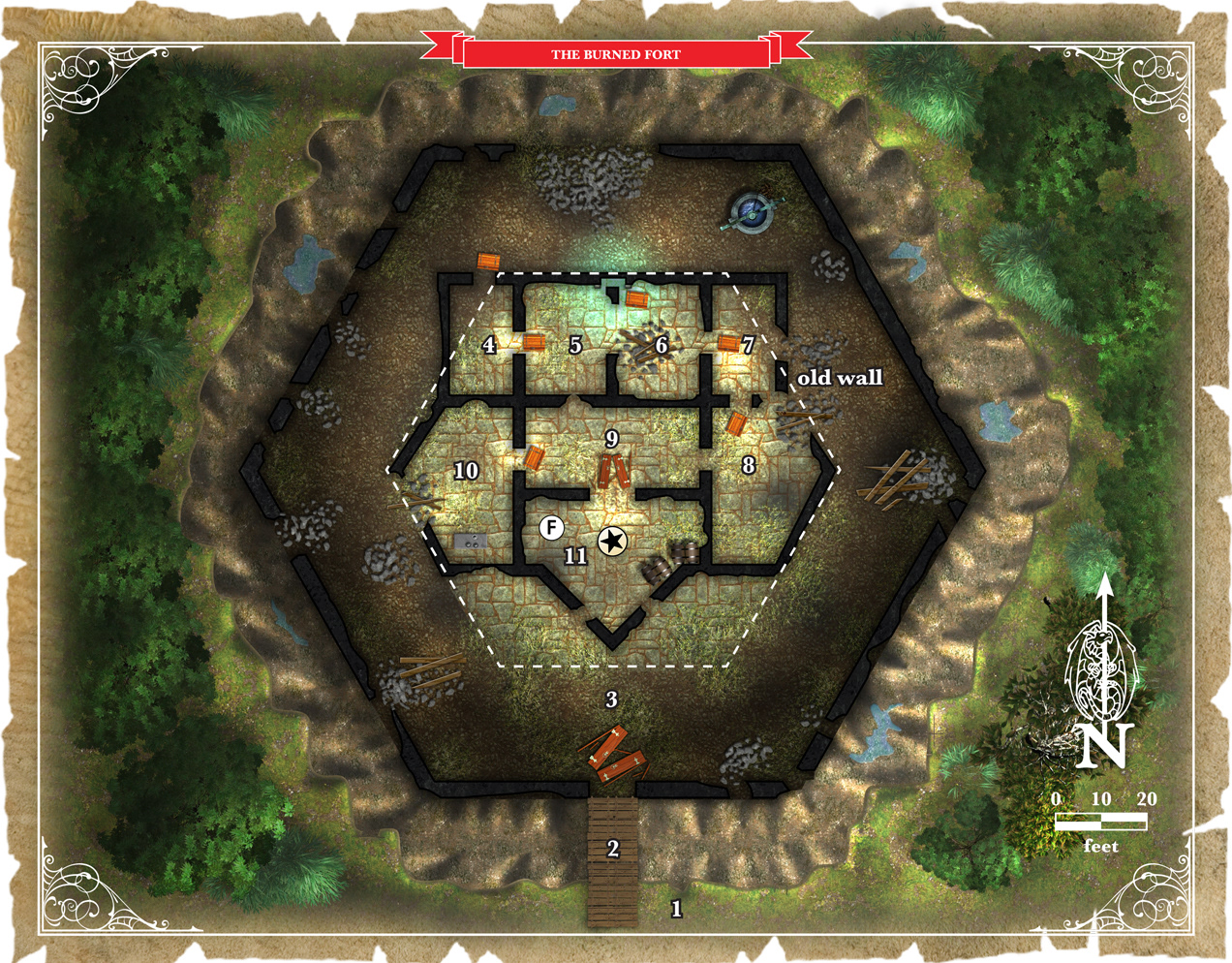1232x963 pixels.
Task: Select room marker 4
Action: click(489, 345)
